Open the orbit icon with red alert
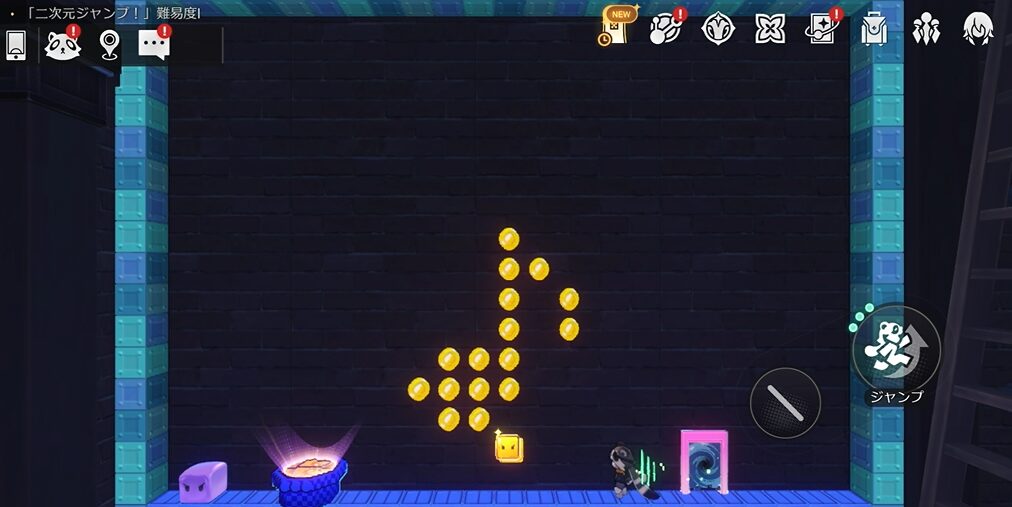This screenshot has height=507, width=1012. click(x=665, y=28)
